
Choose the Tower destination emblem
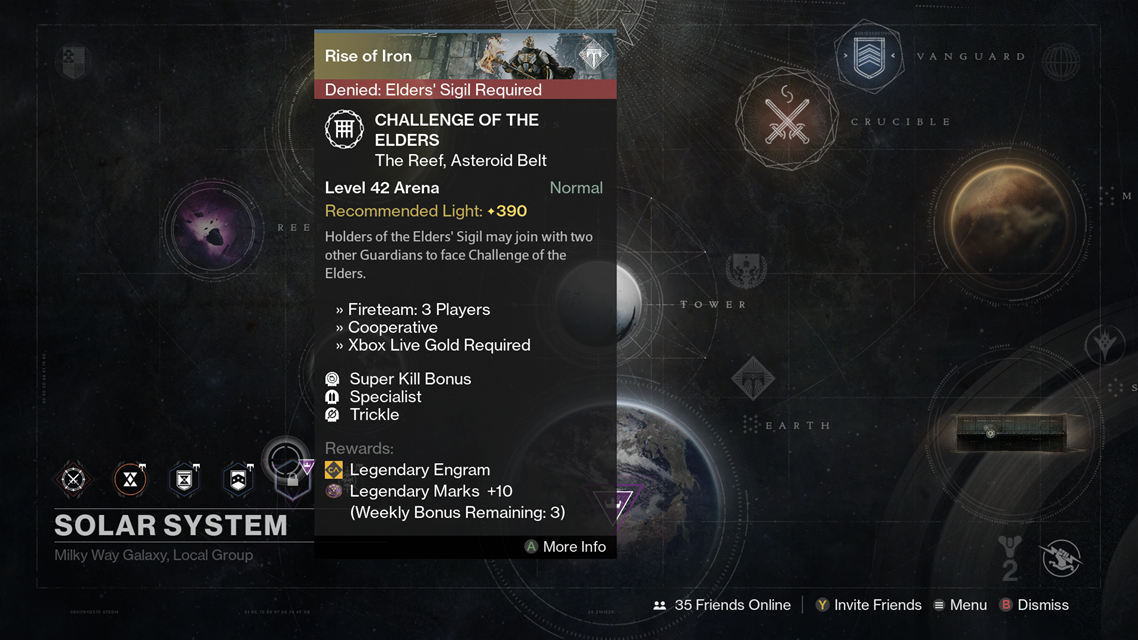coord(746,271)
